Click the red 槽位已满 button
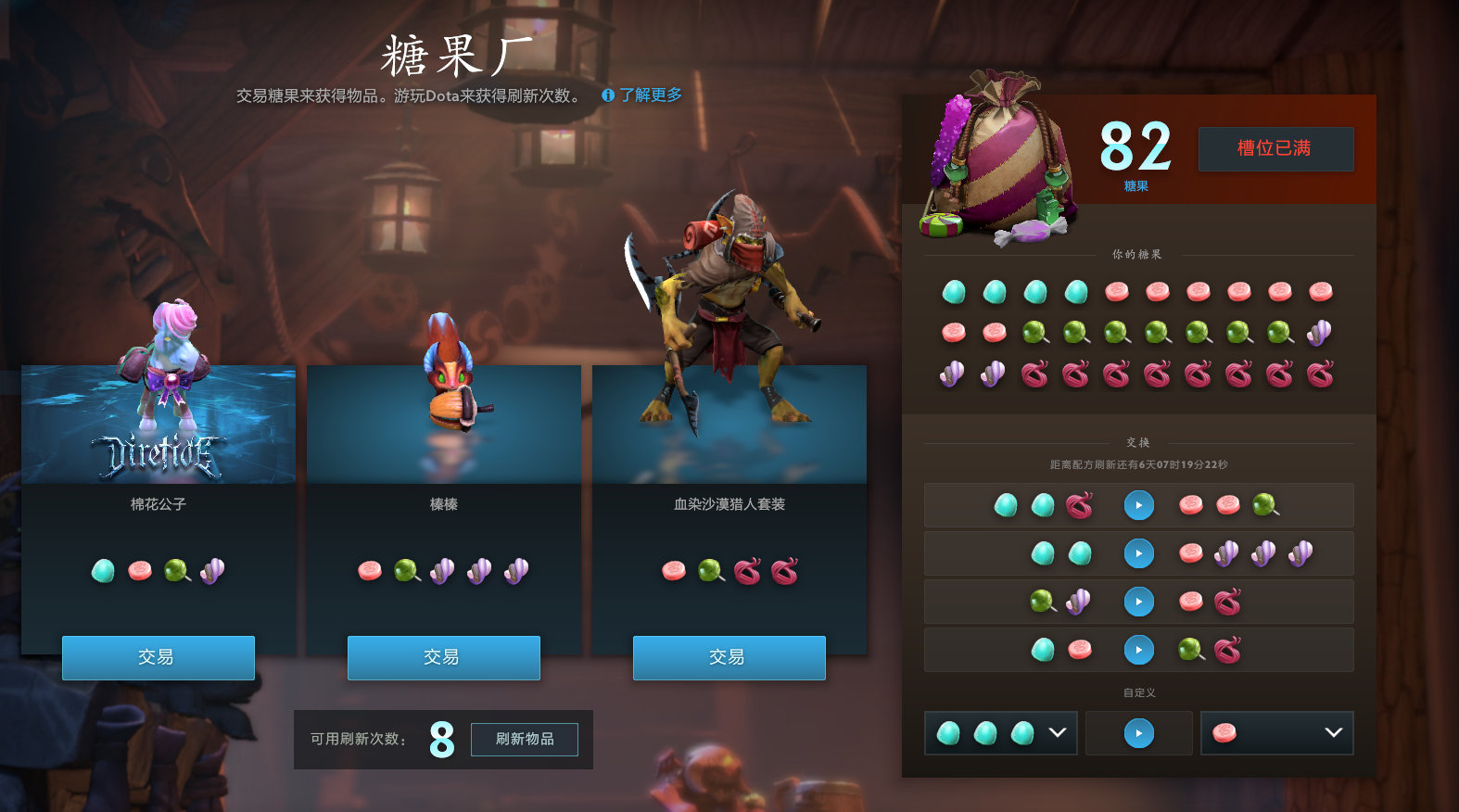 (x=1275, y=148)
